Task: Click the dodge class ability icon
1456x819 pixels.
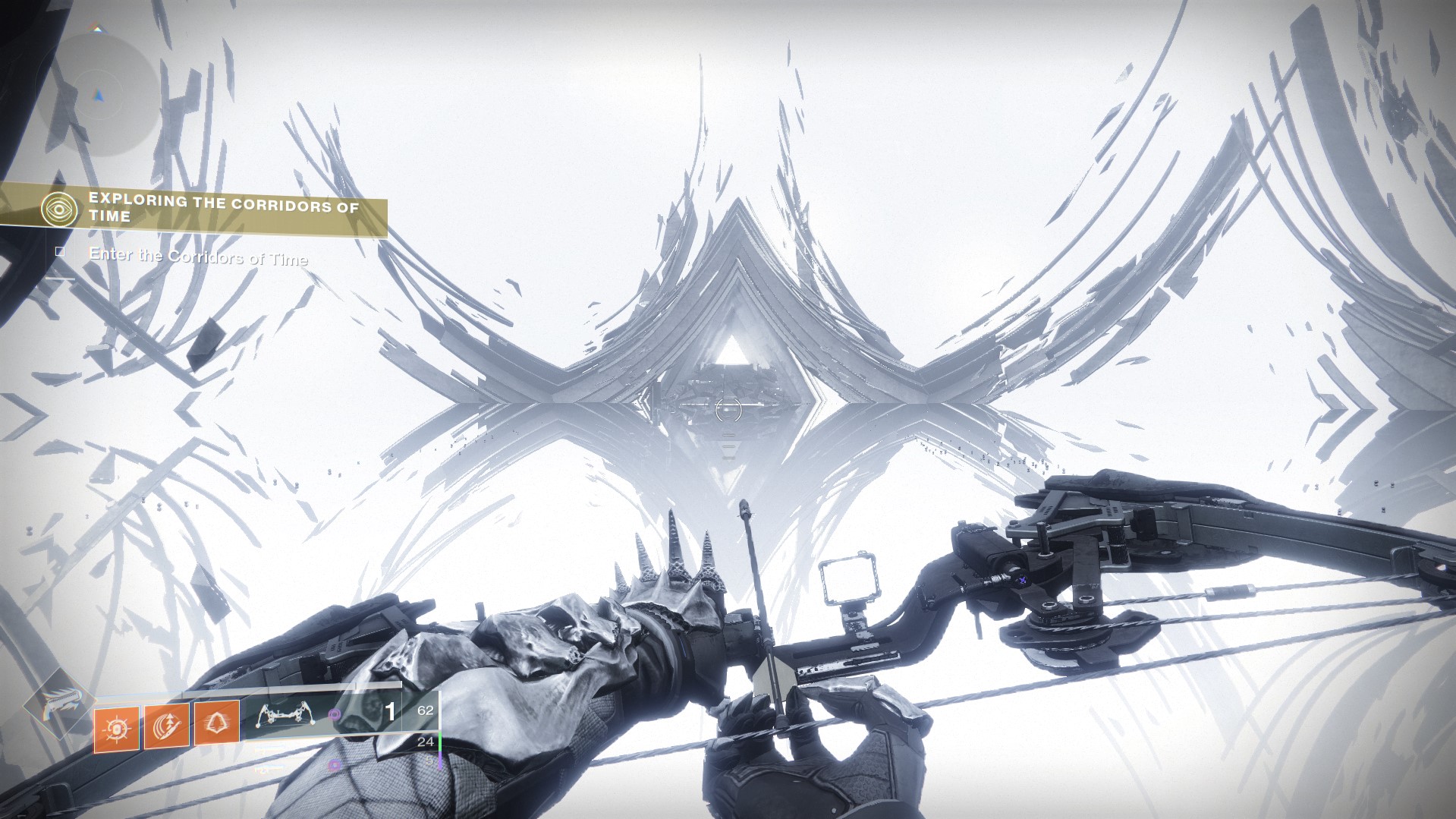Action: (216, 723)
